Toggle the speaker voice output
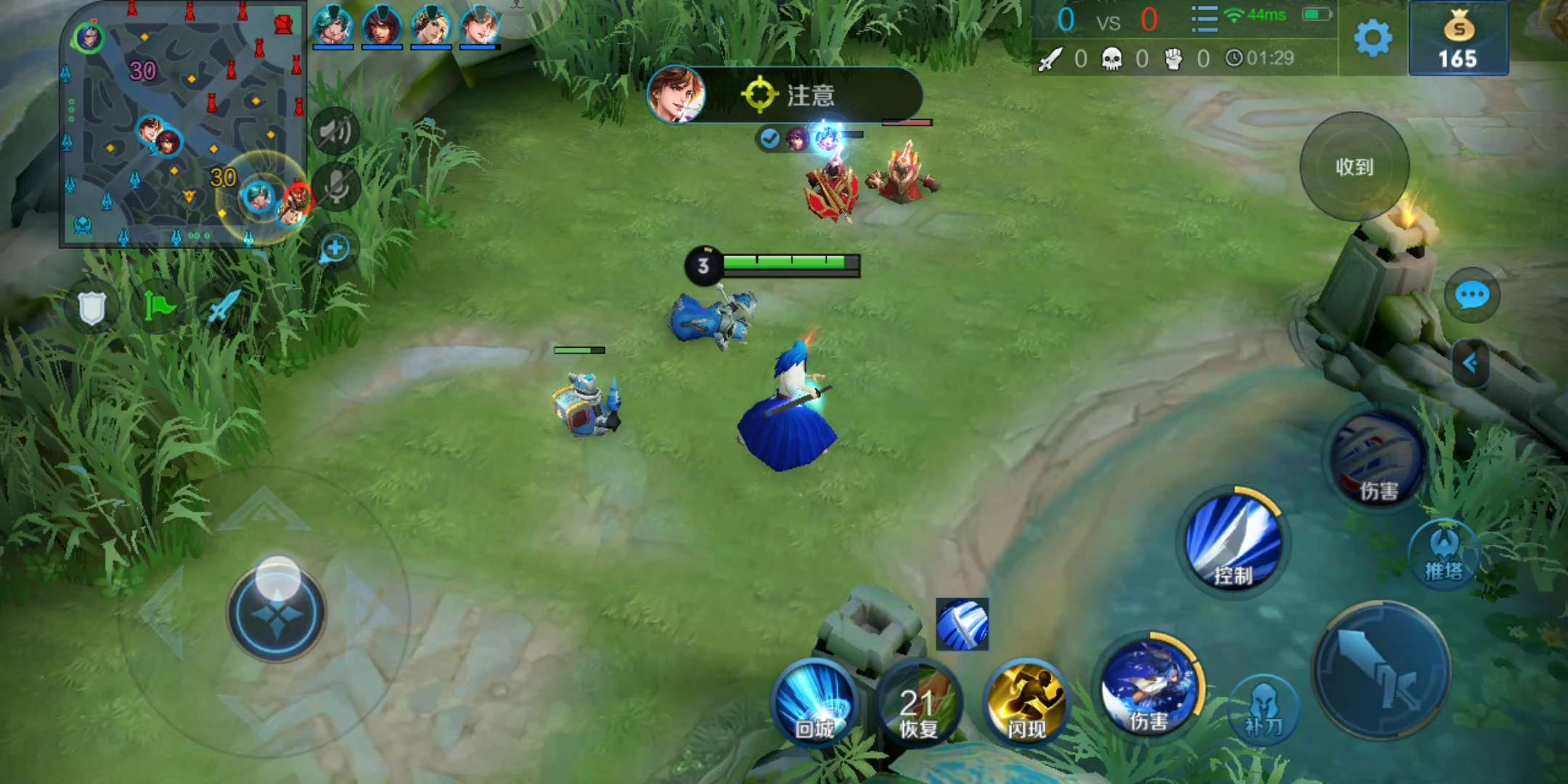The image size is (1568, 784). pos(335,131)
